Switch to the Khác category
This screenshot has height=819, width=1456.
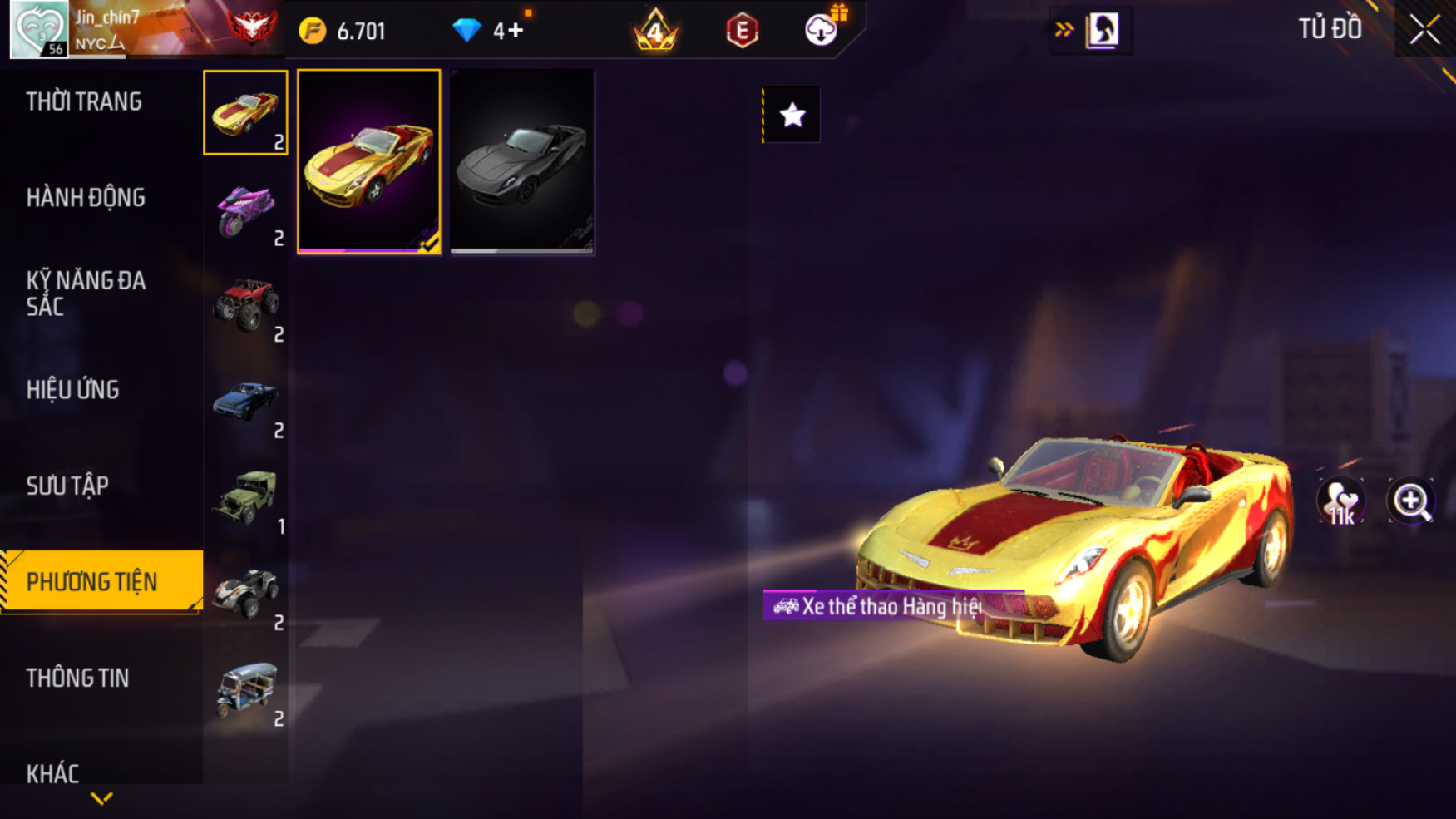point(53,773)
